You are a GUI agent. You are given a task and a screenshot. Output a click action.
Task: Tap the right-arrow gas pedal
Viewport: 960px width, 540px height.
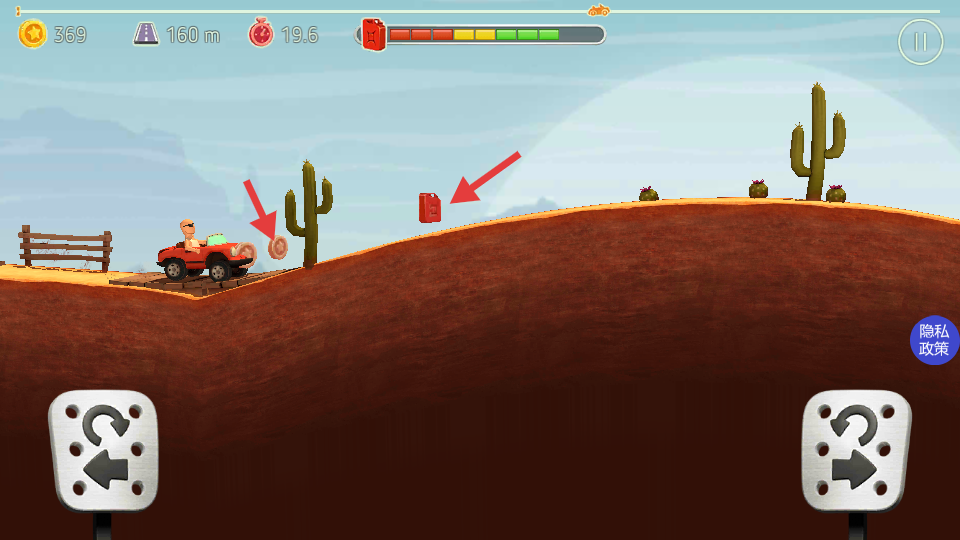[856, 450]
